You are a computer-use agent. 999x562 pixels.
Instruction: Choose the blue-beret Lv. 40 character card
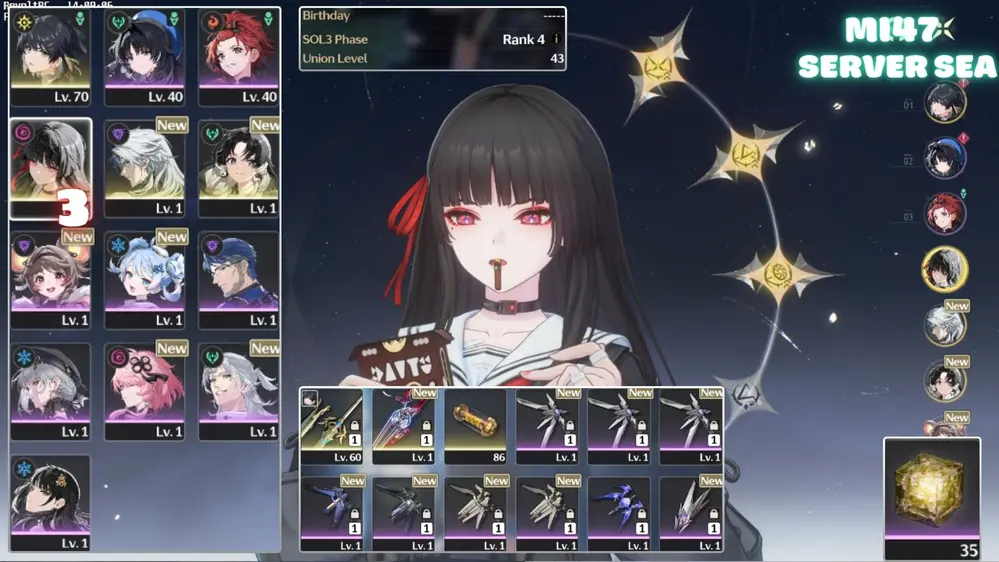click(x=145, y=58)
